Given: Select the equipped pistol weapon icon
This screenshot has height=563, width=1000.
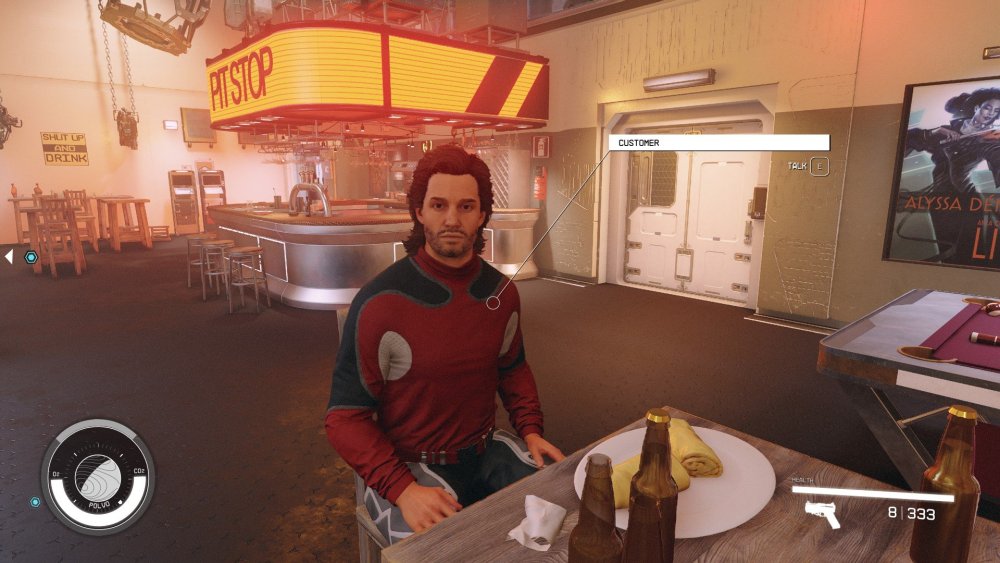Looking at the screenshot, I should [x=821, y=513].
